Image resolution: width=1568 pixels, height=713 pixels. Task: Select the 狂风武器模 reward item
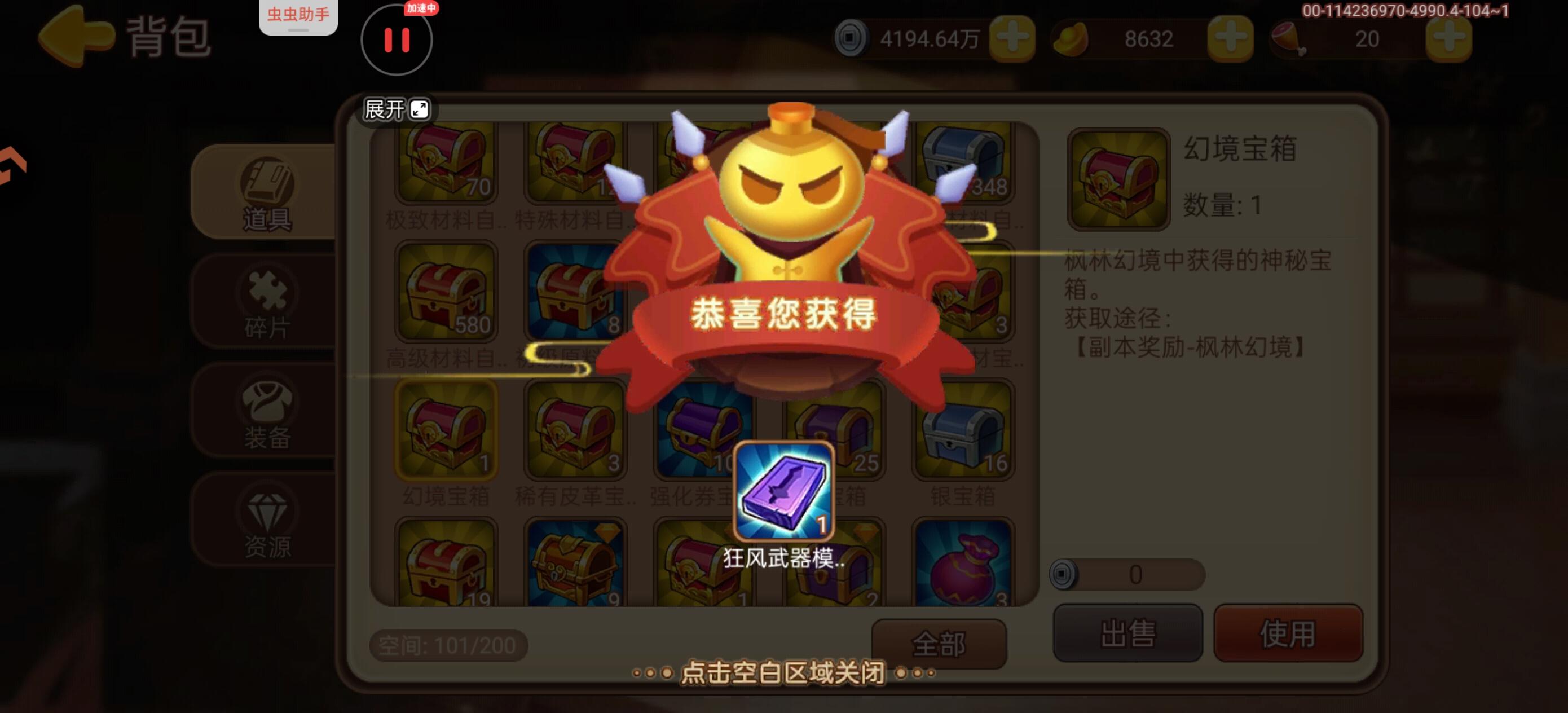784,492
